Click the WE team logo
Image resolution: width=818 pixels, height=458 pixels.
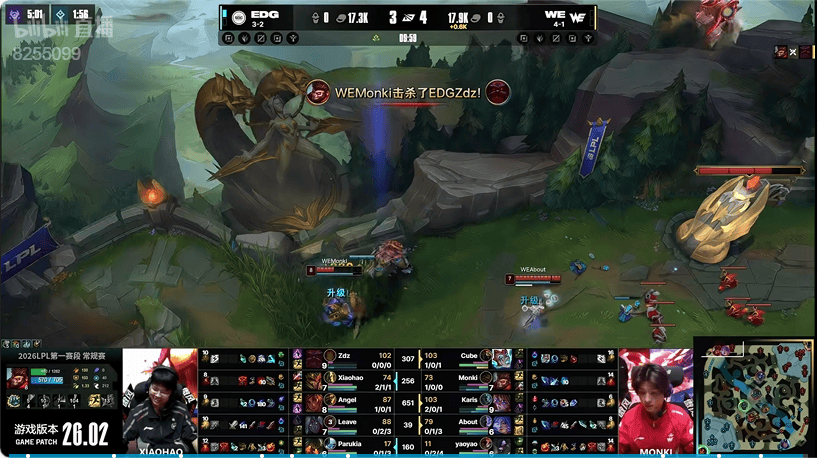pyautogui.click(x=578, y=16)
